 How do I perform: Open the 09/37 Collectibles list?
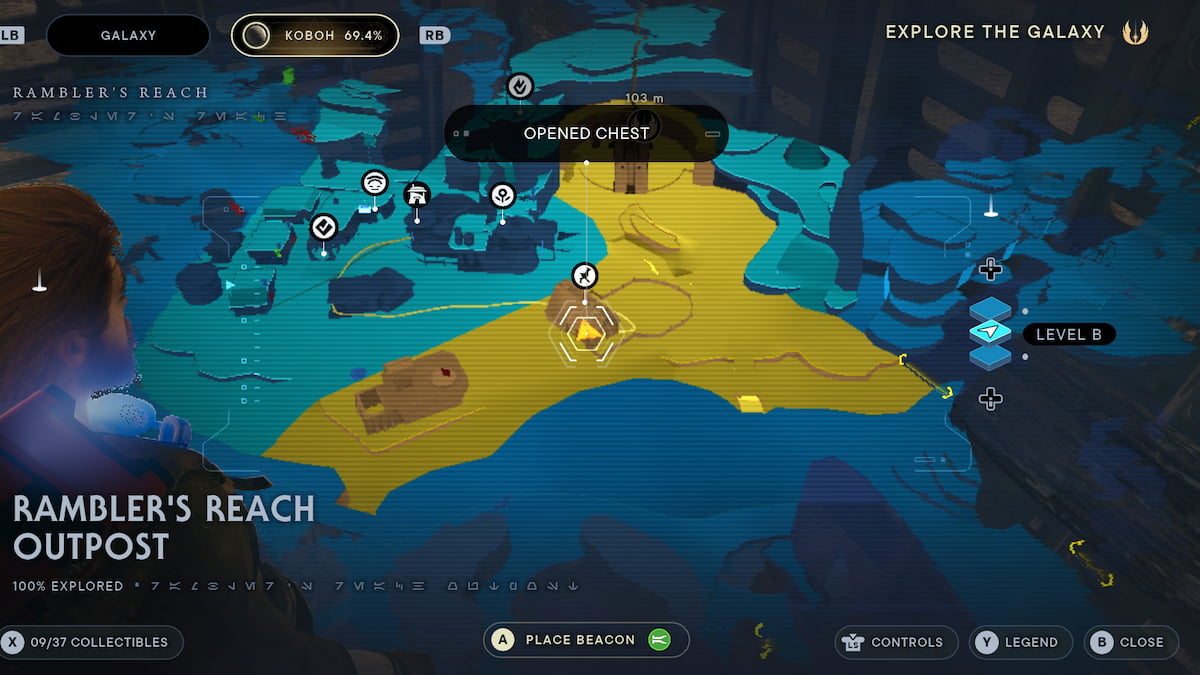point(92,642)
